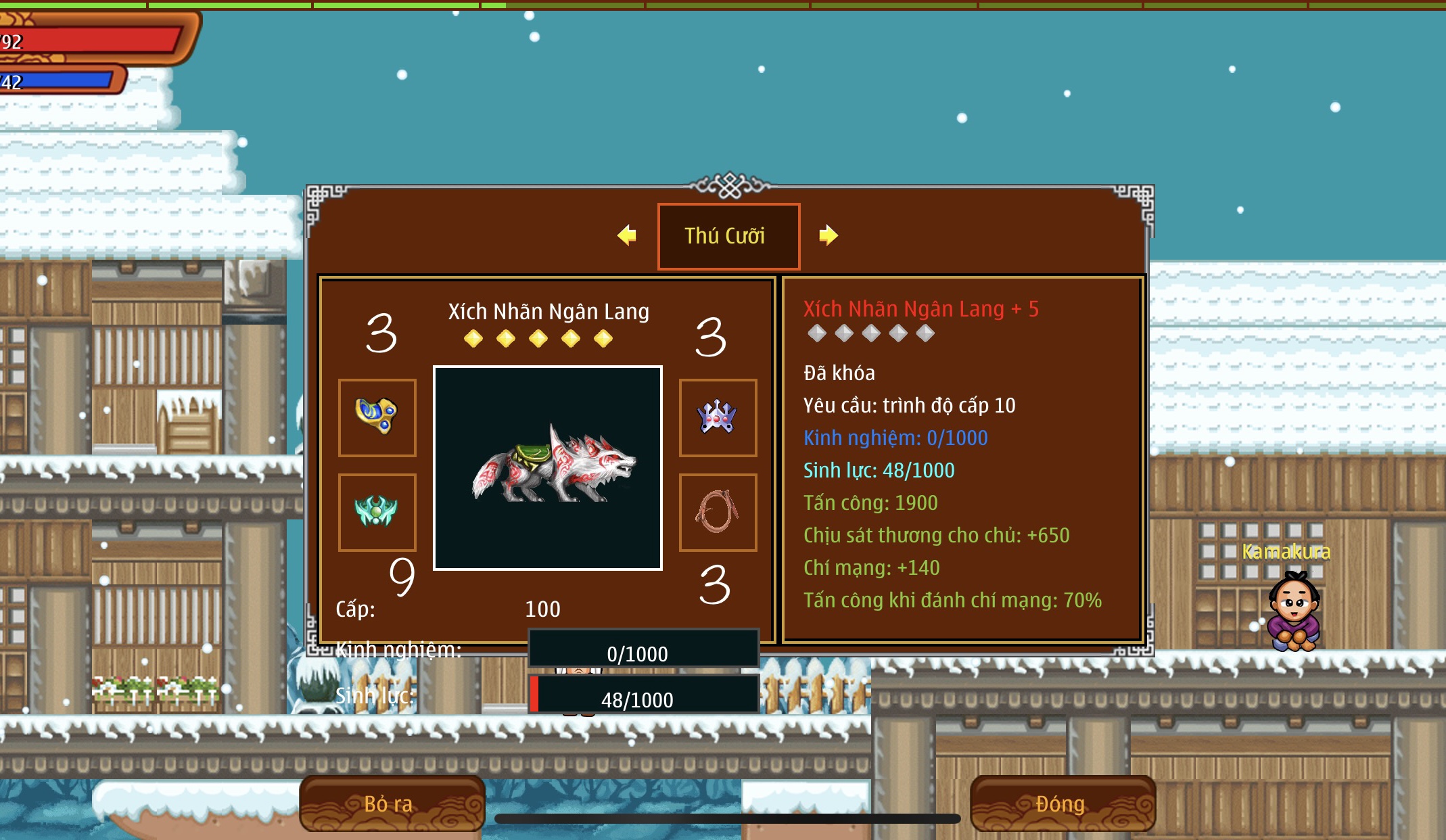
Task: Click the Xích Nhãn Ngân Lang wolf portrait
Action: pos(547,468)
